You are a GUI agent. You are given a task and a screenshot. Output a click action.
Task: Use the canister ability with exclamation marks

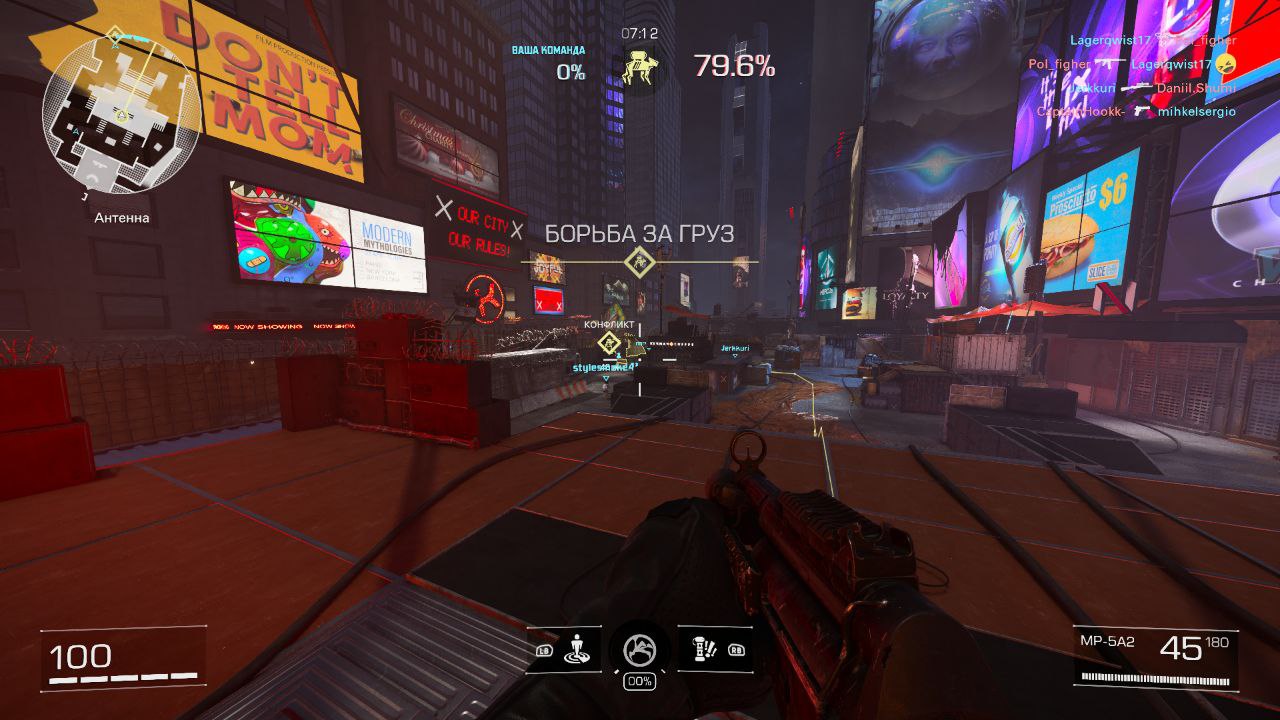click(x=704, y=650)
